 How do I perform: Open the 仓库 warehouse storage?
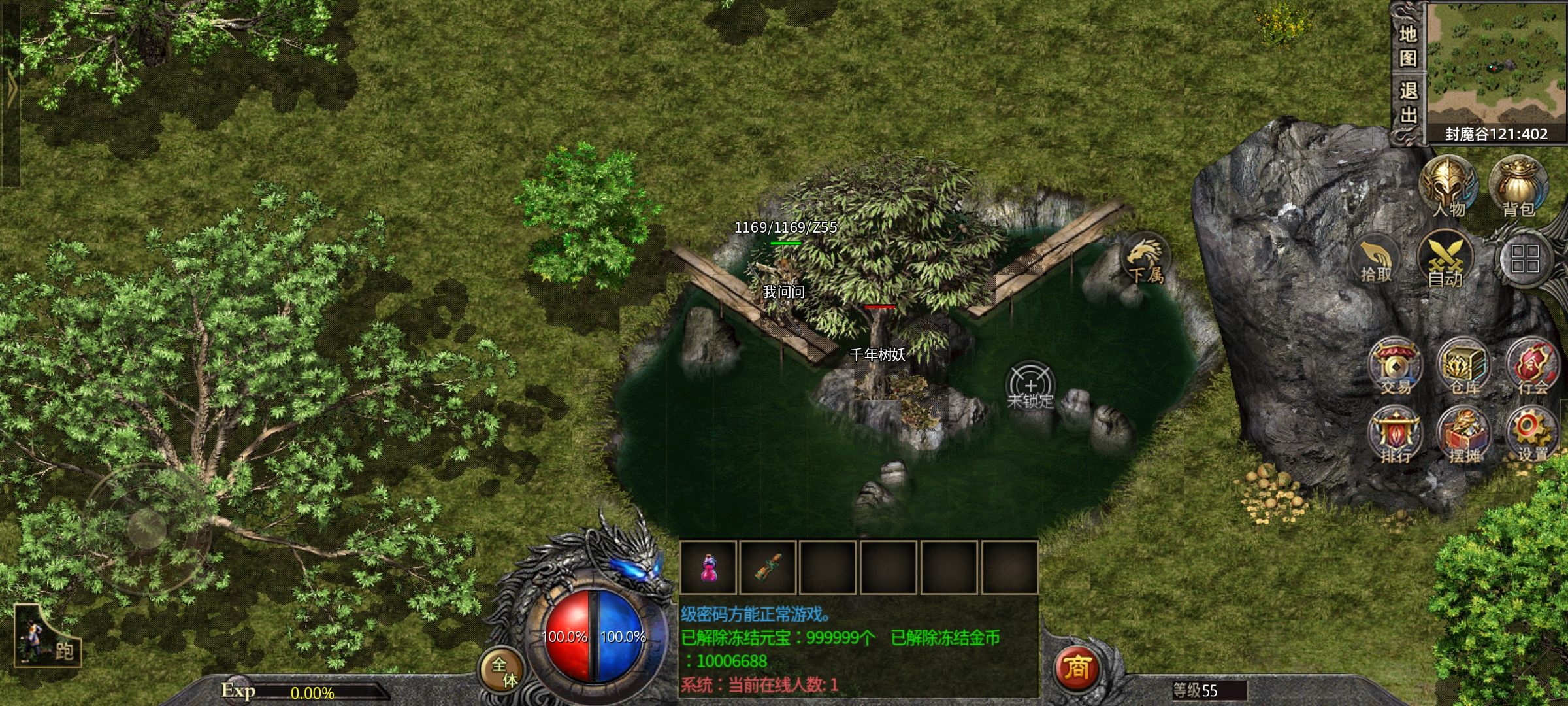(1465, 366)
